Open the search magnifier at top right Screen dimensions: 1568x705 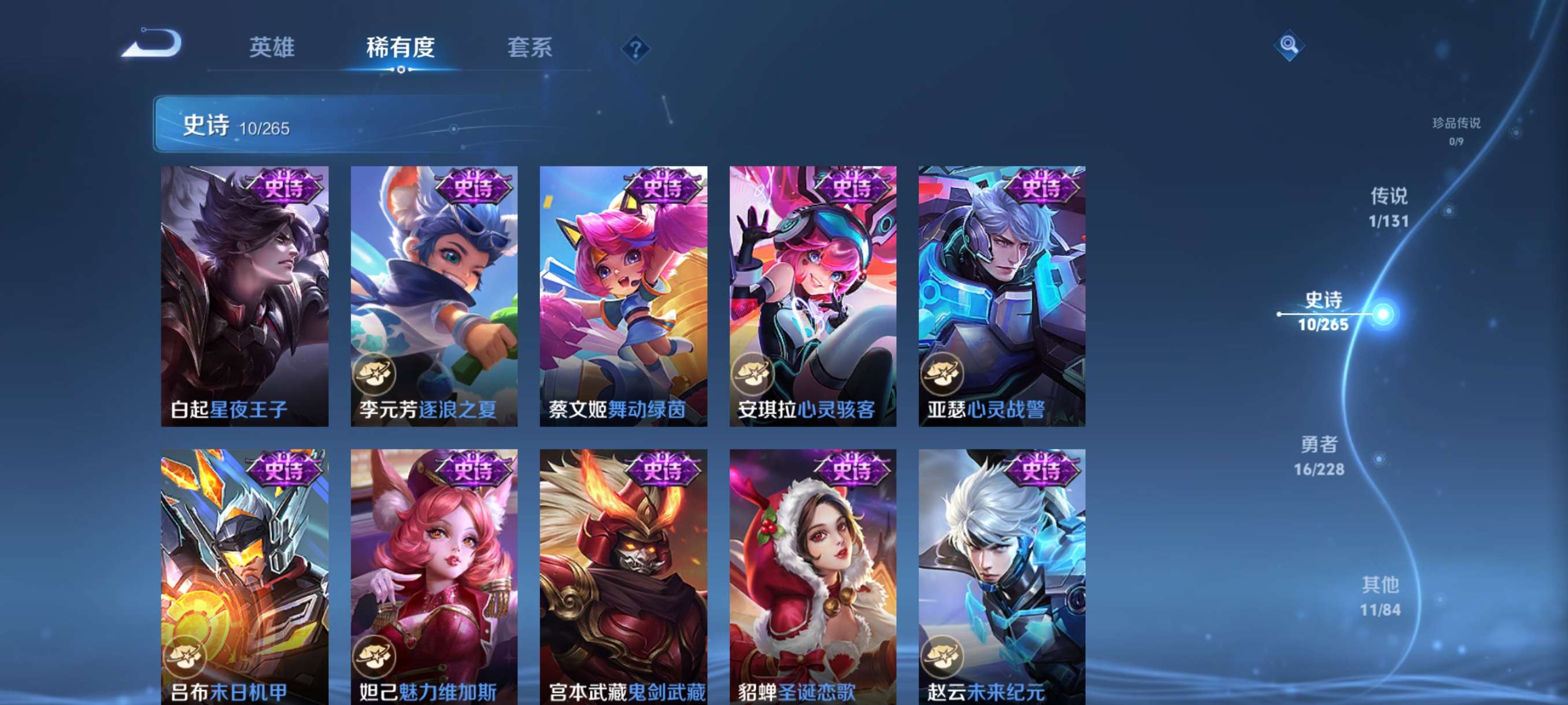(x=1290, y=46)
